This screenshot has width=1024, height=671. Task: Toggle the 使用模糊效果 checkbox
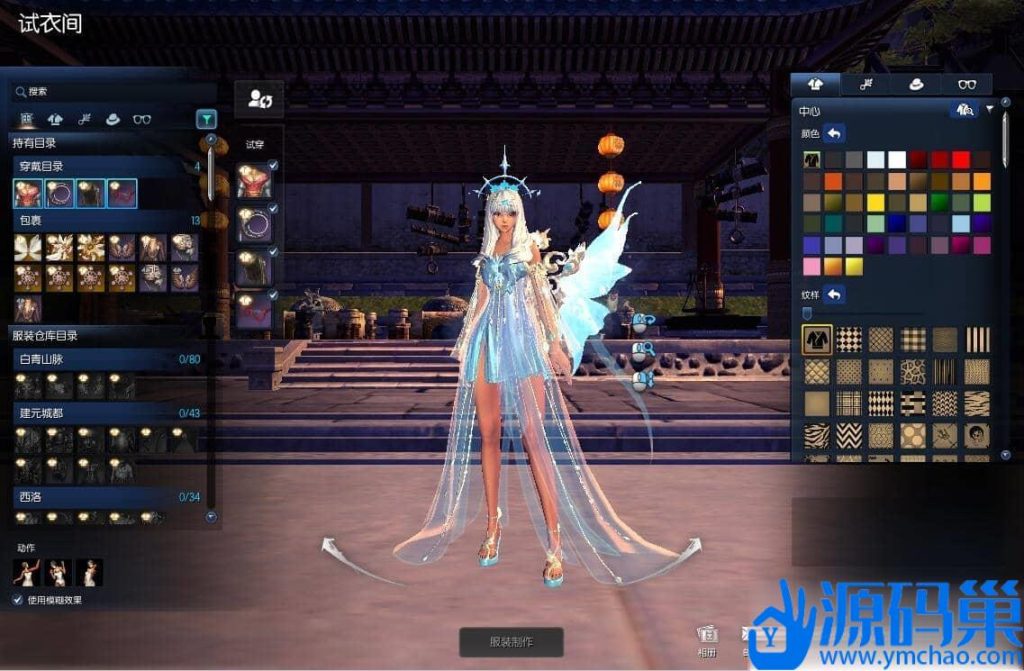pos(17,600)
